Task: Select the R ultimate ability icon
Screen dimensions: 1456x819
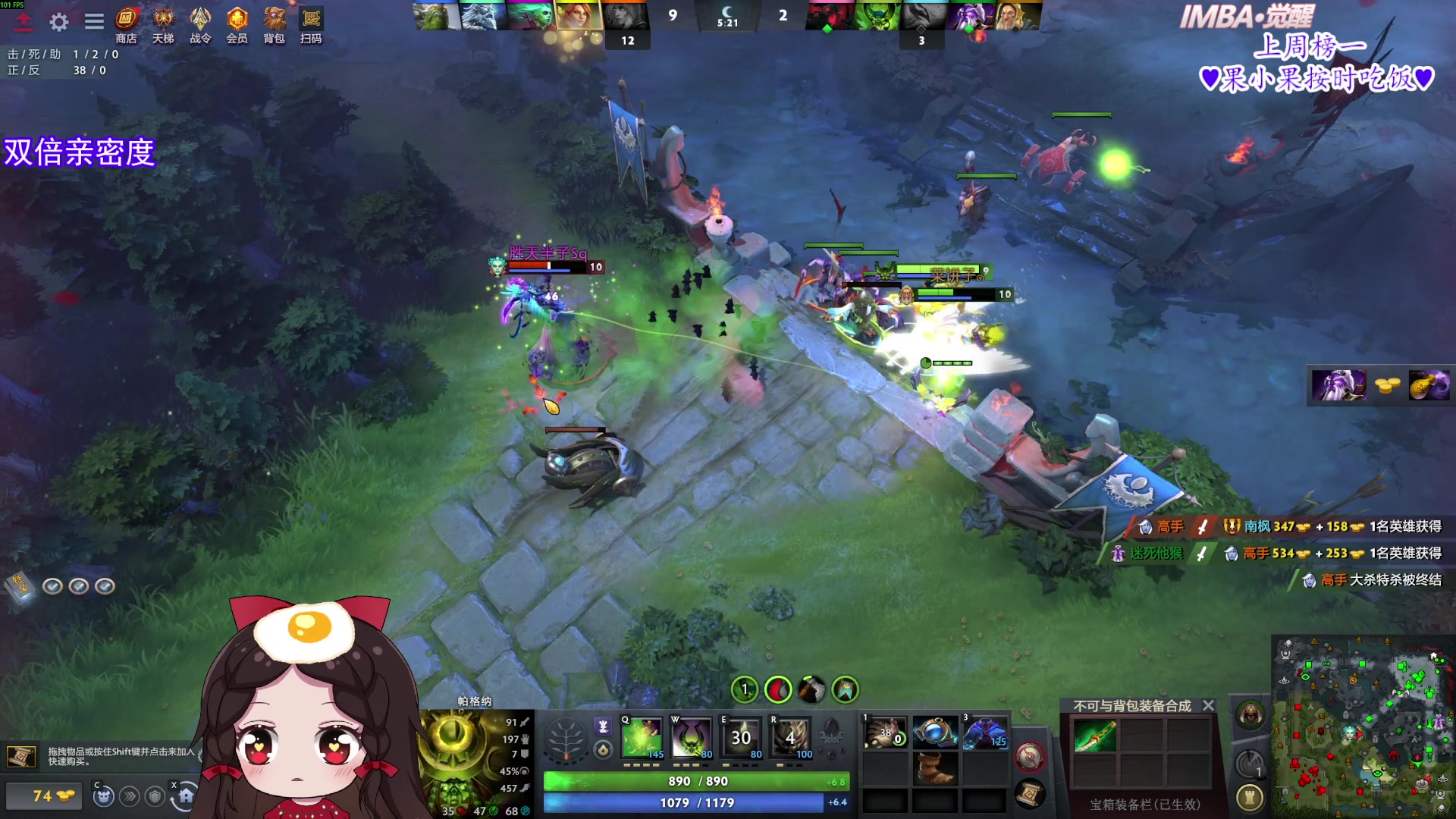Action: [791, 736]
